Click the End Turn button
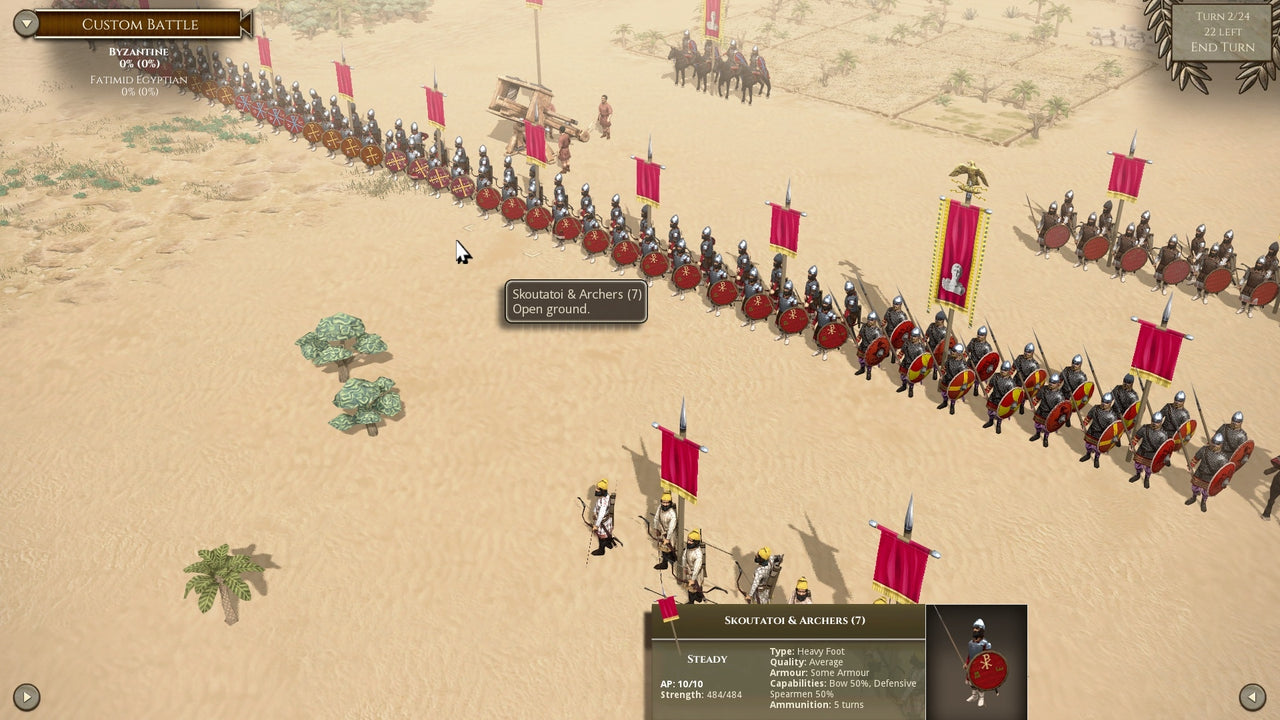 point(1222,46)
